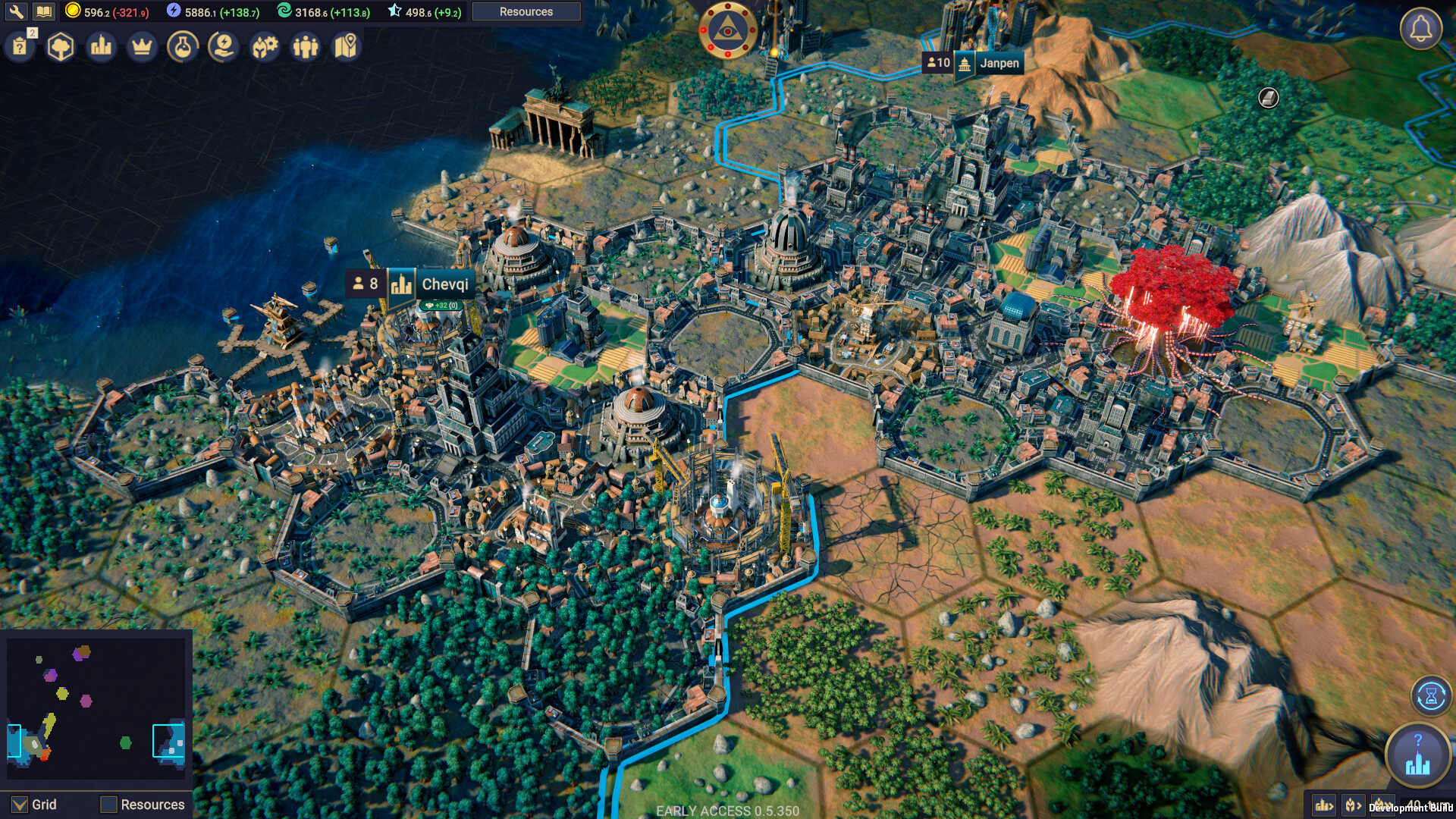Viewport: 1456px width, 819px height.
Task: Click the Janpen city name banner
Action: [1002, 64]
